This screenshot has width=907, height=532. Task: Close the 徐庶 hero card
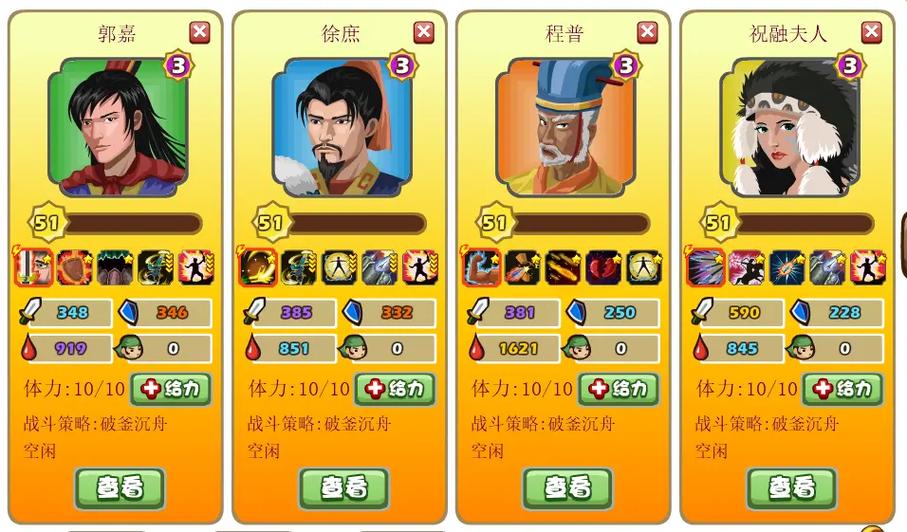point(424,32)
